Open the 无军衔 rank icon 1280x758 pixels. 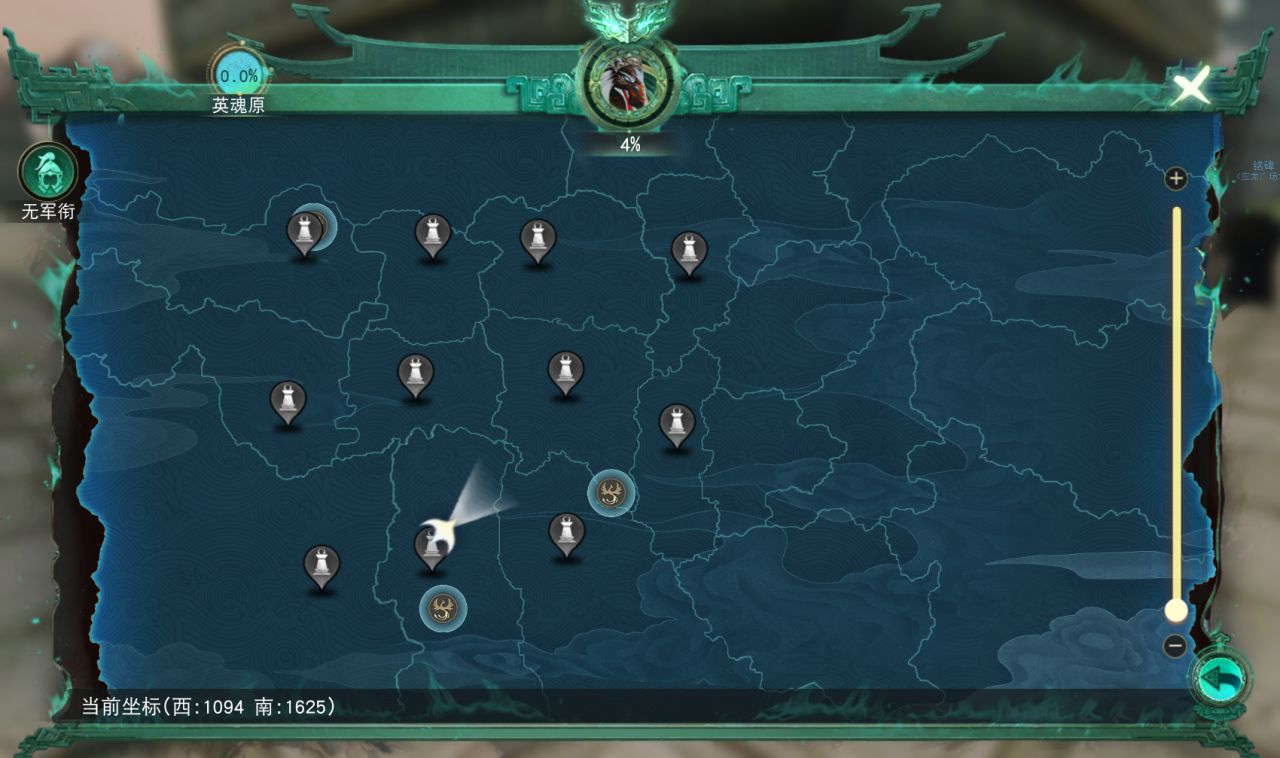pos(48,172)
